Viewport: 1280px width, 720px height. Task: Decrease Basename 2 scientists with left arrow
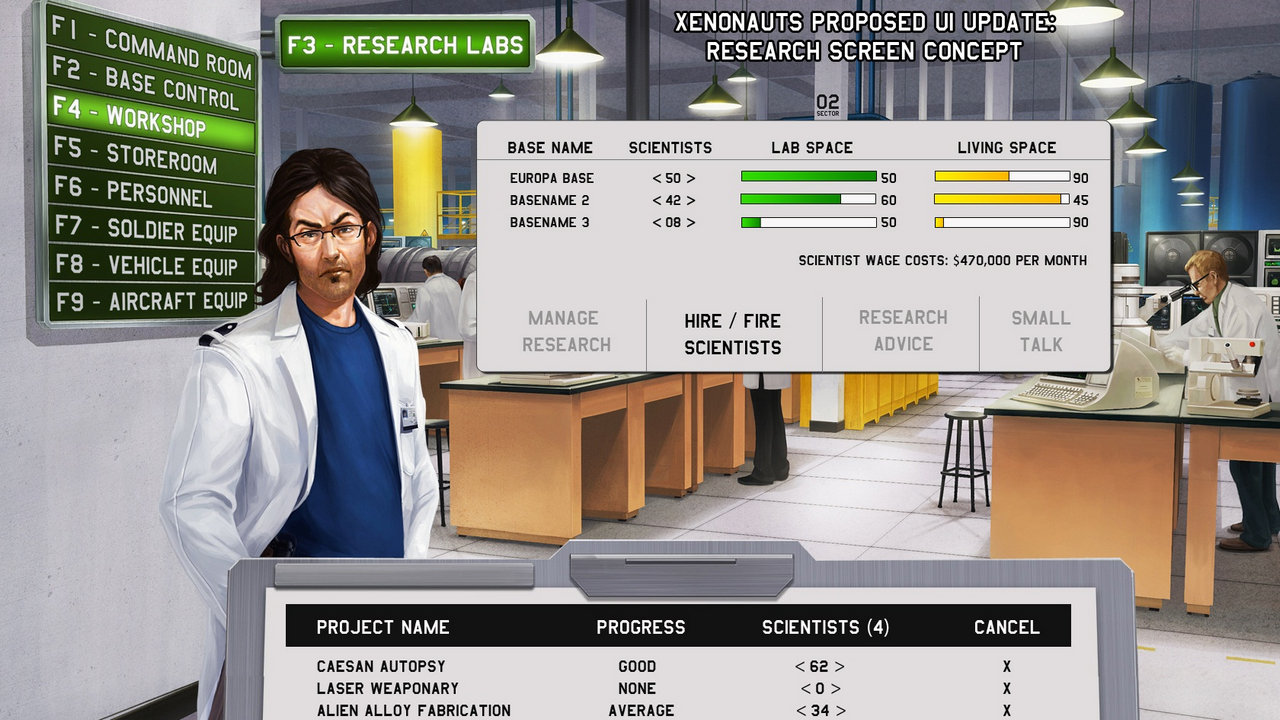(656, 200)
